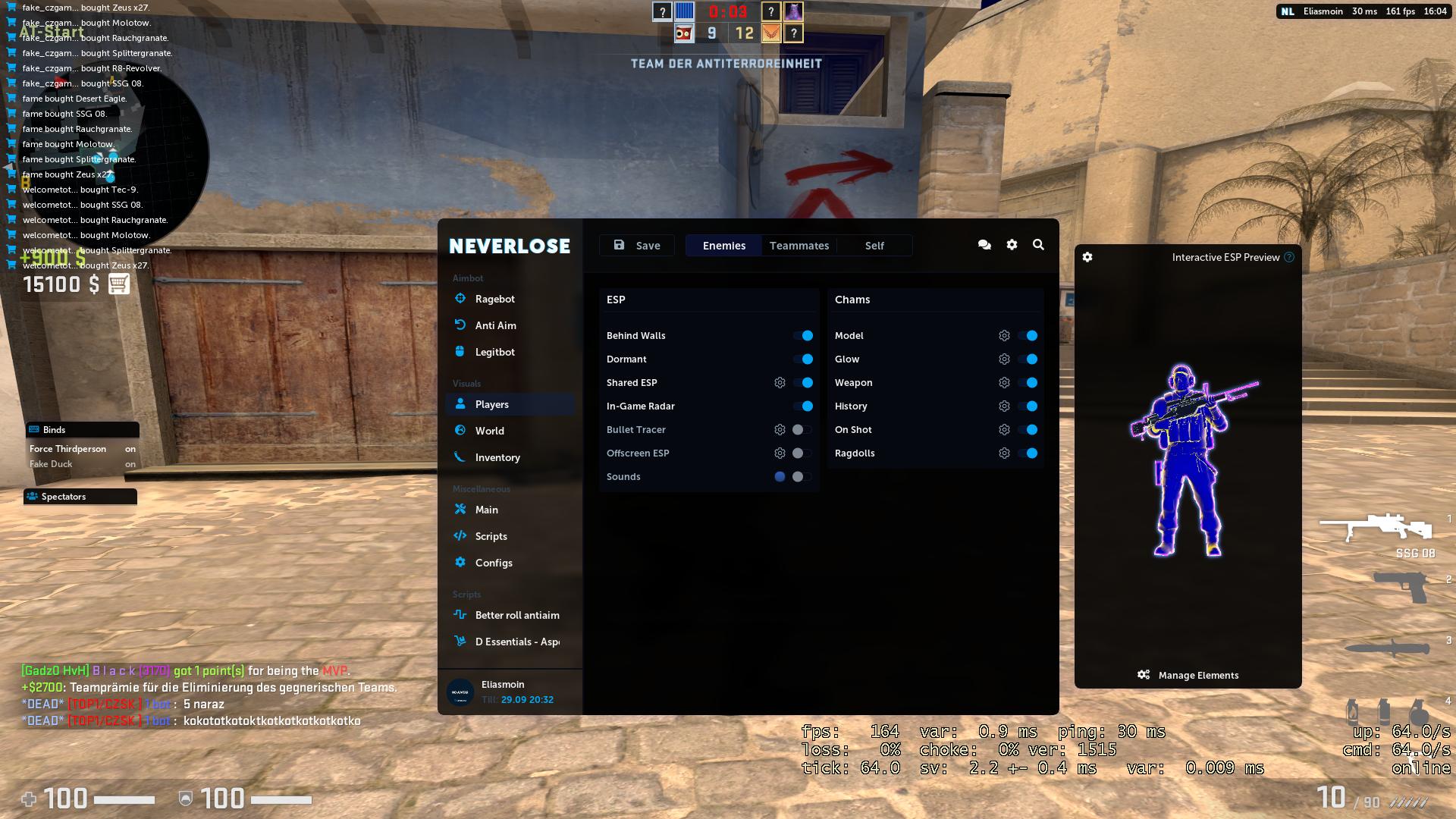Click the Scripts code icon
1456x819 pixels.
tap(460, 535)
